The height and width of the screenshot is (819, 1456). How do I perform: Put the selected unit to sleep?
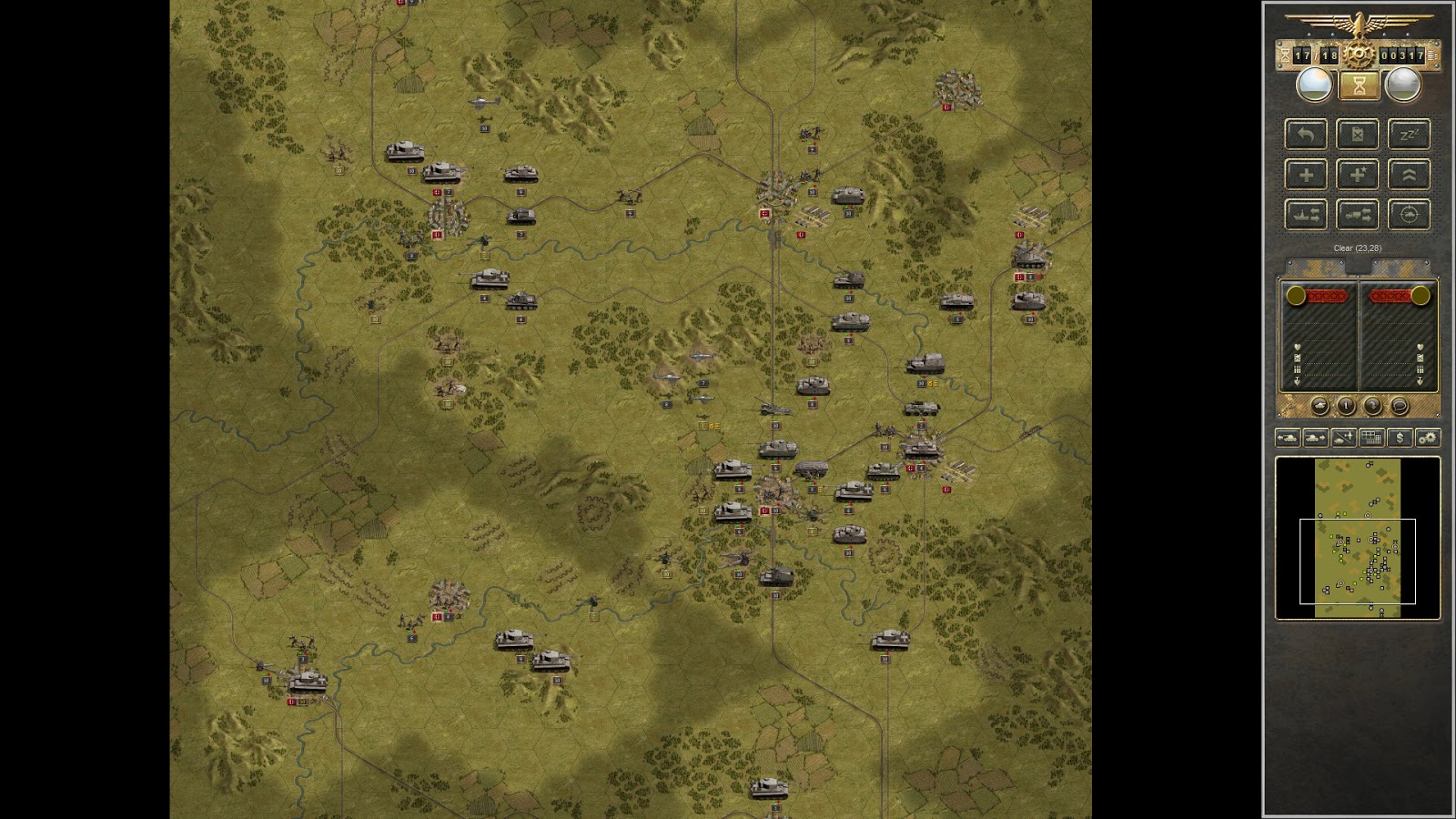click(x=1409, y=135)
